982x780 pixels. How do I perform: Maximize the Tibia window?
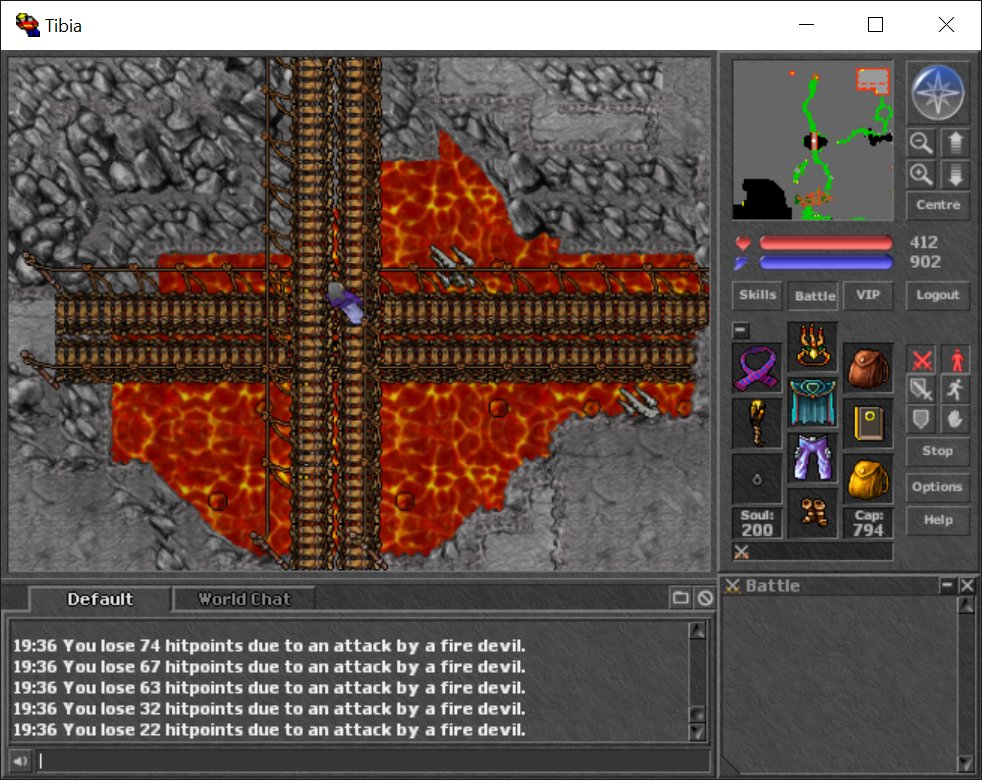pos(875,25)
